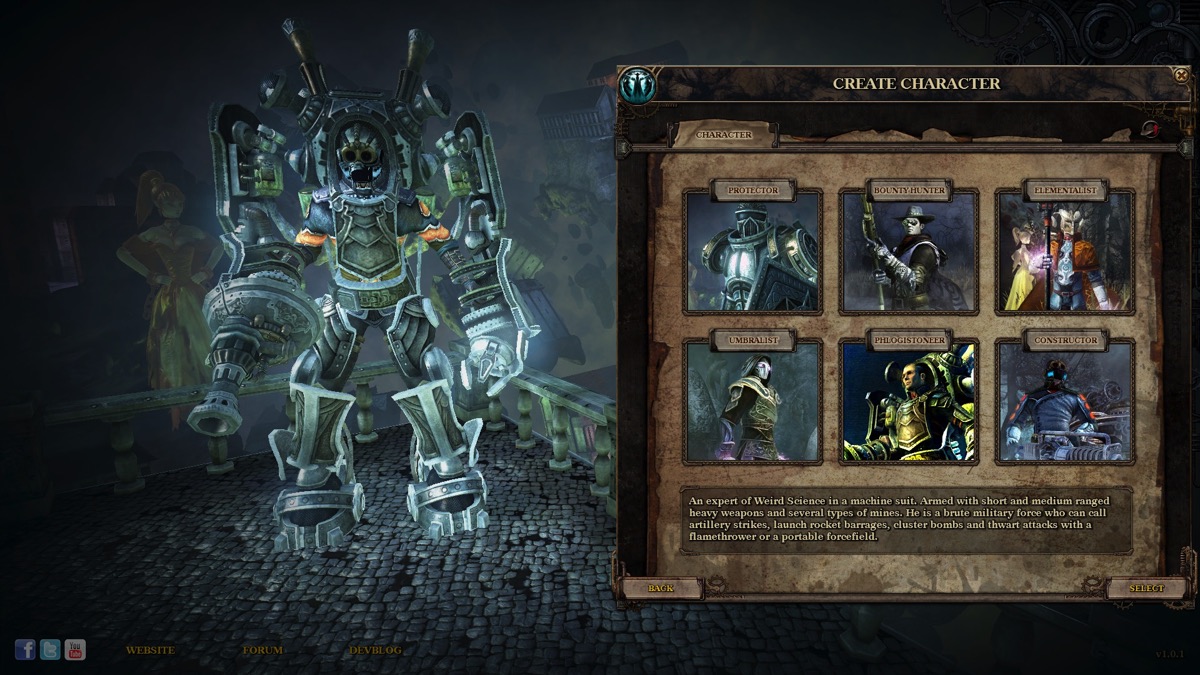This screenshot has width=1200, height=675.
Task: Open the Forum link
Action: [262, 650]
